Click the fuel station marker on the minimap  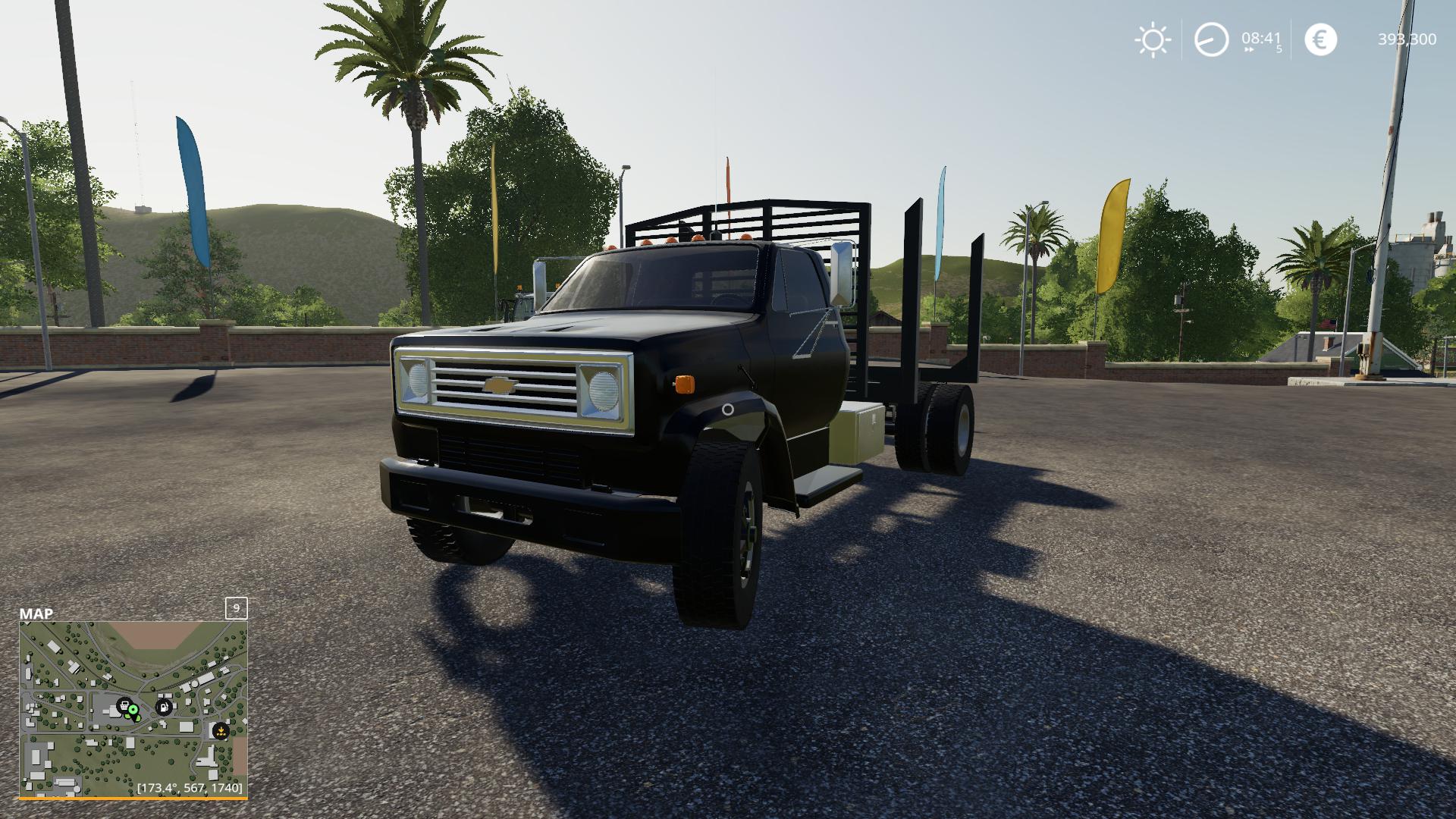pos(162,708)
